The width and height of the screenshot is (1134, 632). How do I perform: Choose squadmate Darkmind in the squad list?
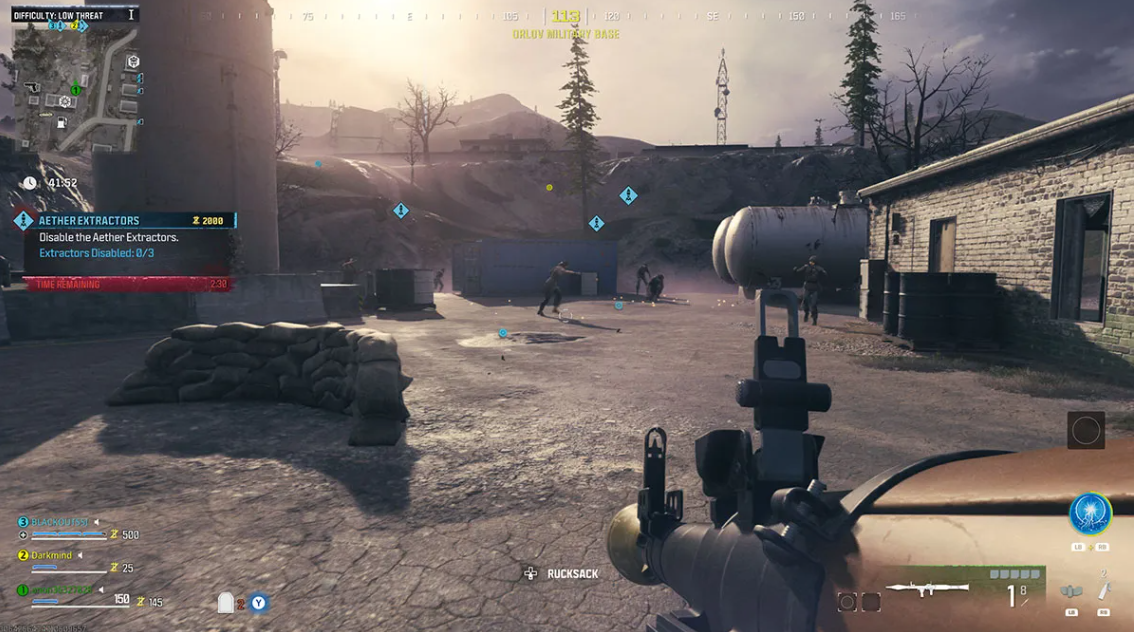53,555
